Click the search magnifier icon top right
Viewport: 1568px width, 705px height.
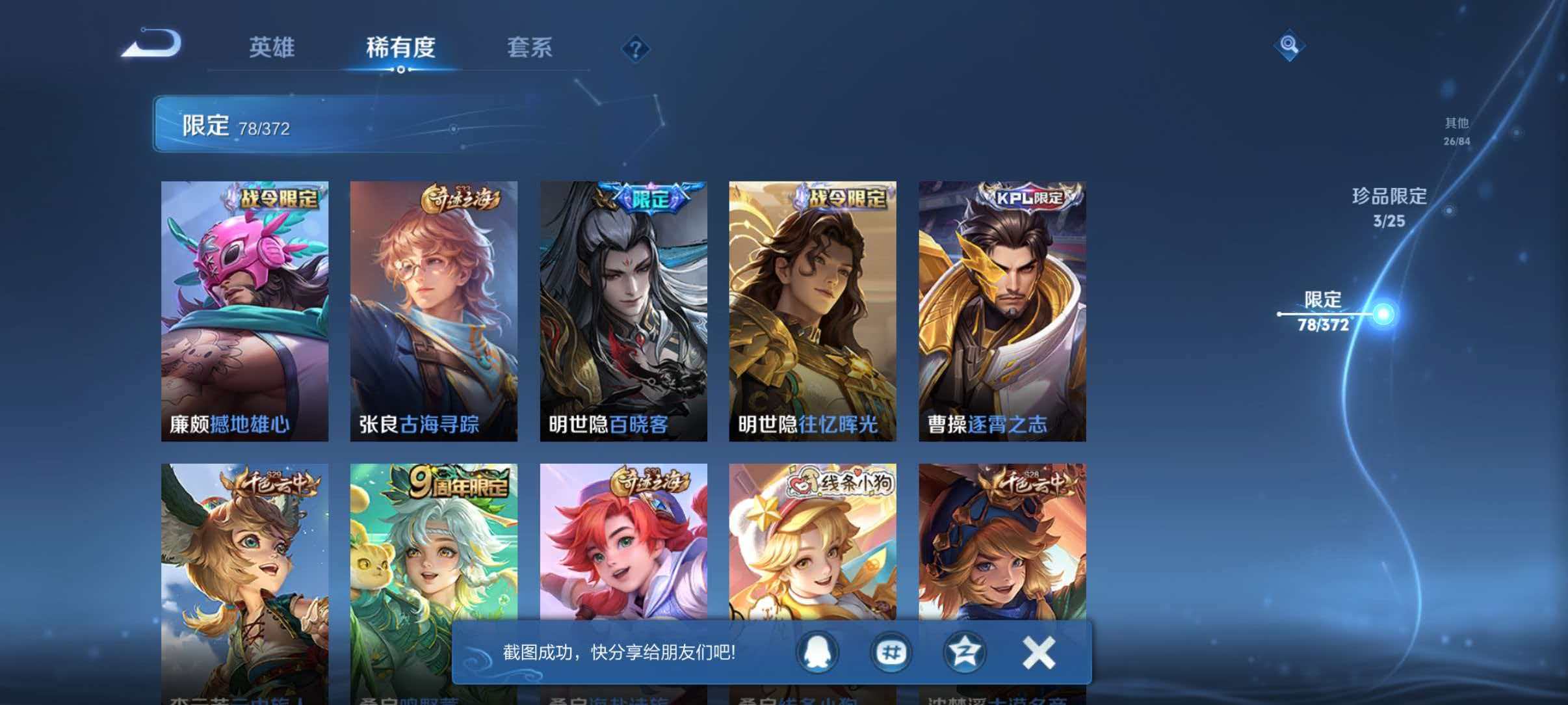(x=1290, y=44)
